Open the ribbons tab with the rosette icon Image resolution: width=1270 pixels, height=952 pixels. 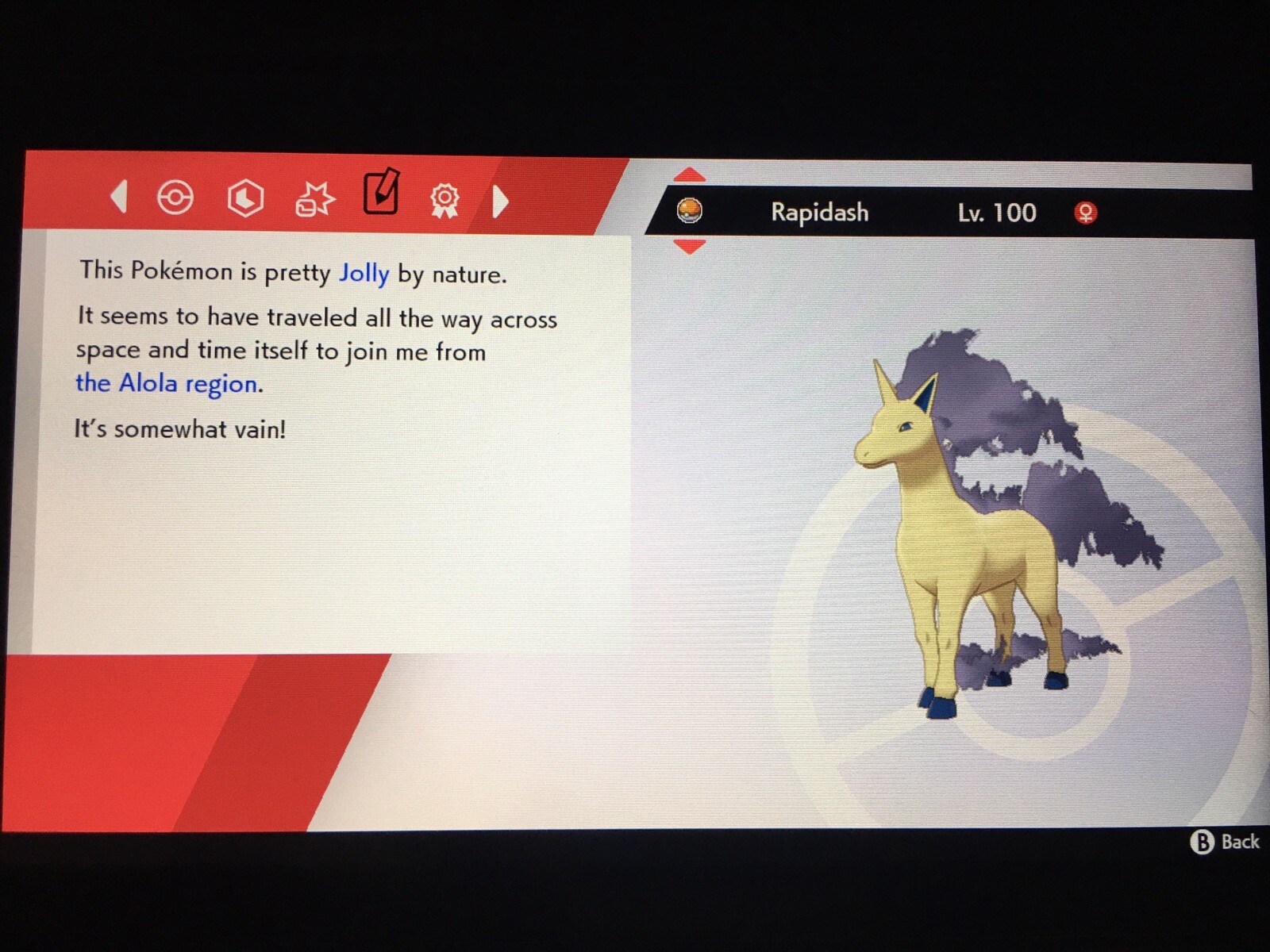point(444,200)
